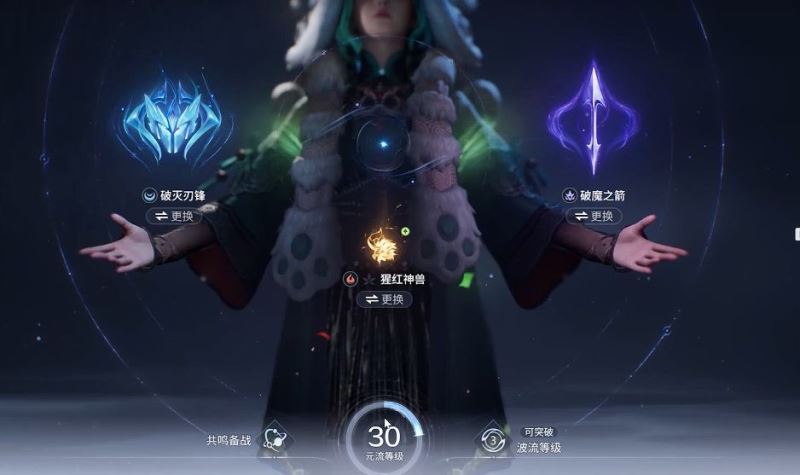Click the green plus beside 猩红神兽

click(405, 232)
